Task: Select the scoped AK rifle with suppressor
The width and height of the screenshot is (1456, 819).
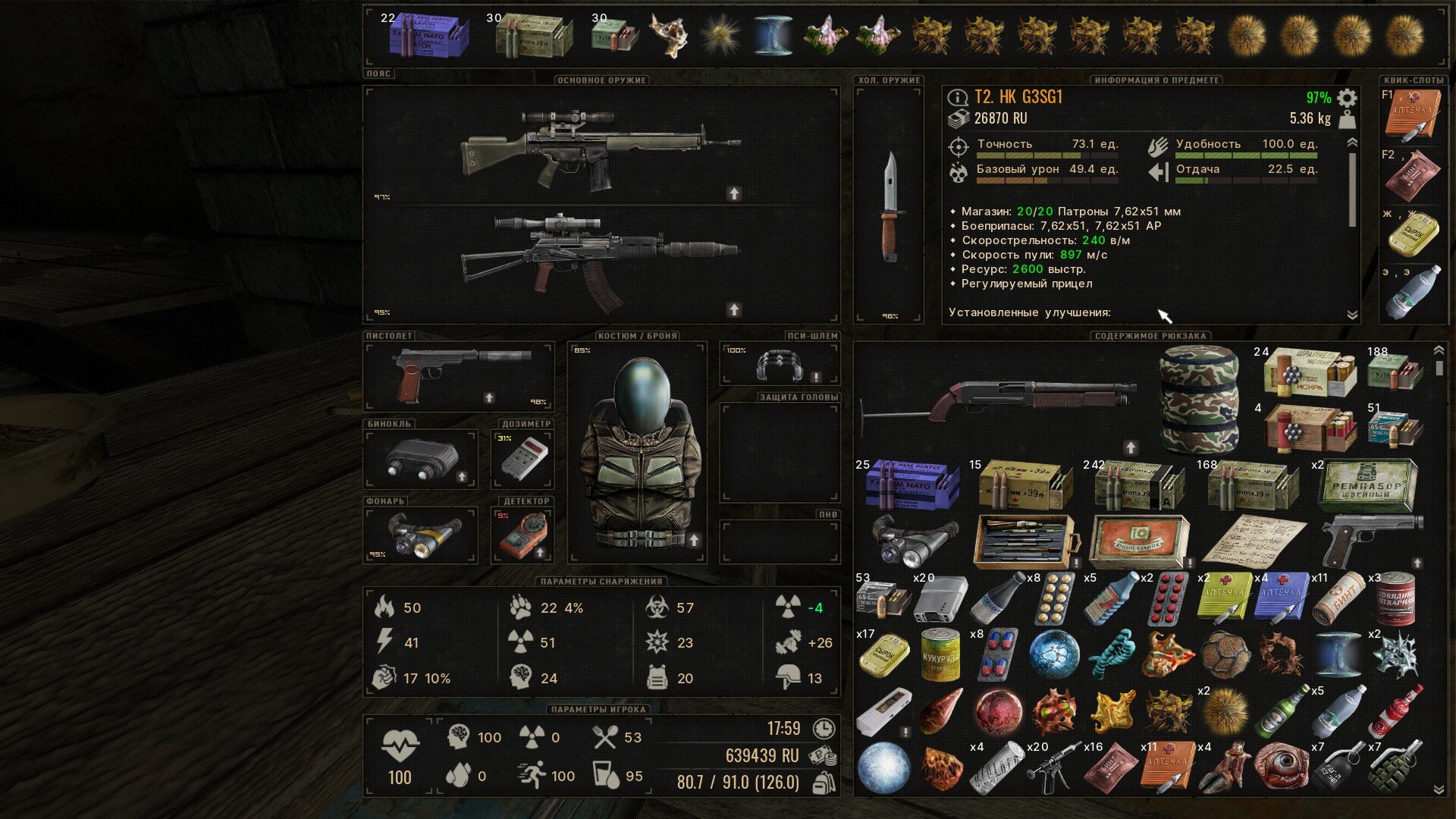Action: 601,262
